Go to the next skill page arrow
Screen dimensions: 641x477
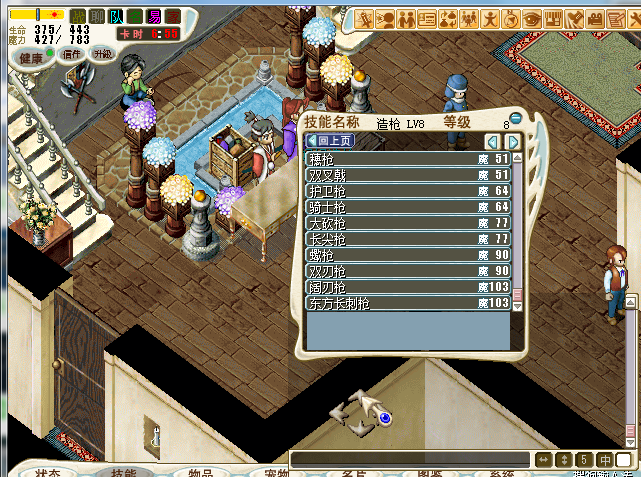point(513,142)
